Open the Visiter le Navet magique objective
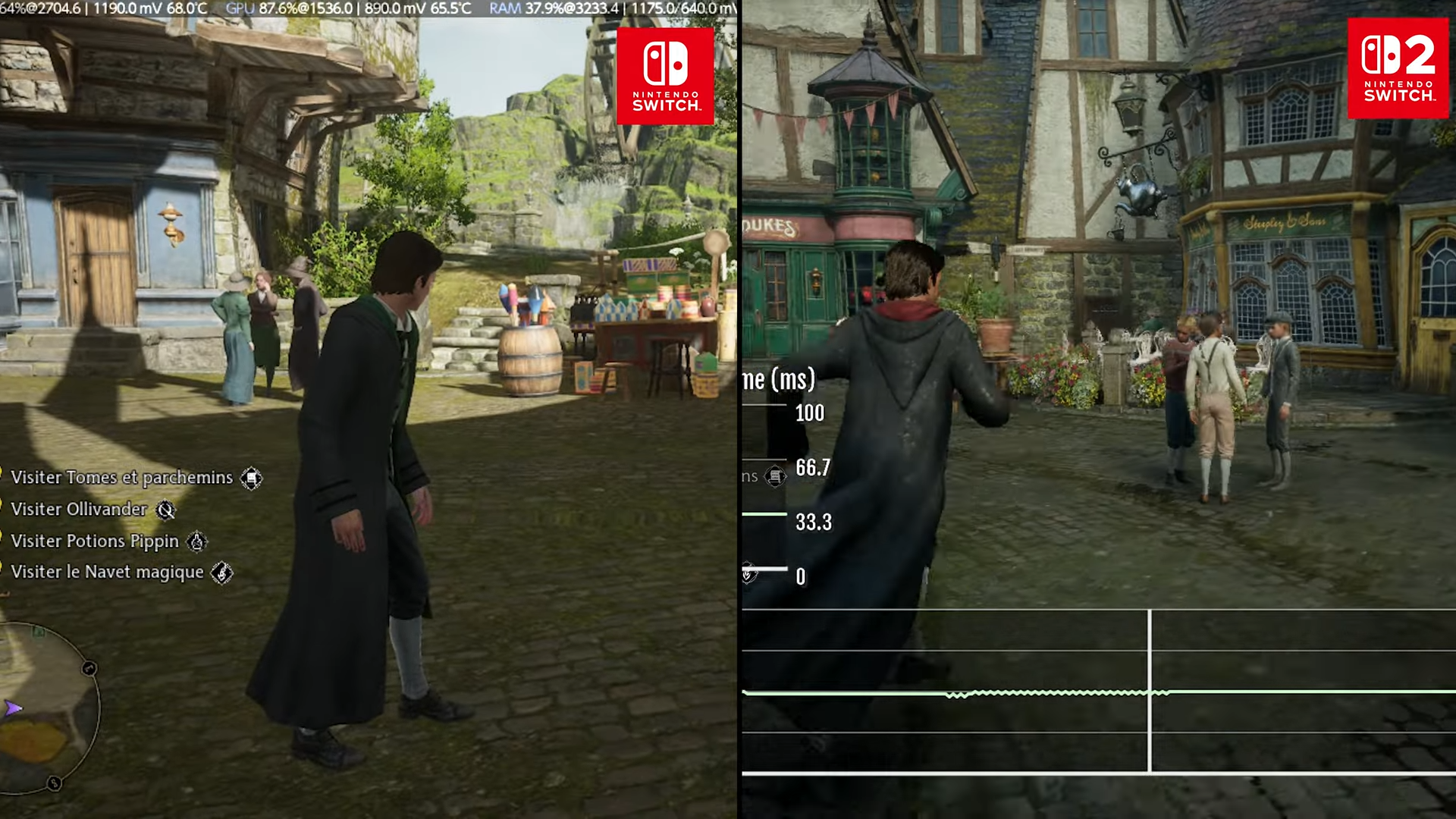Viewport: 1456px width, 819px height. pos(108,573)
